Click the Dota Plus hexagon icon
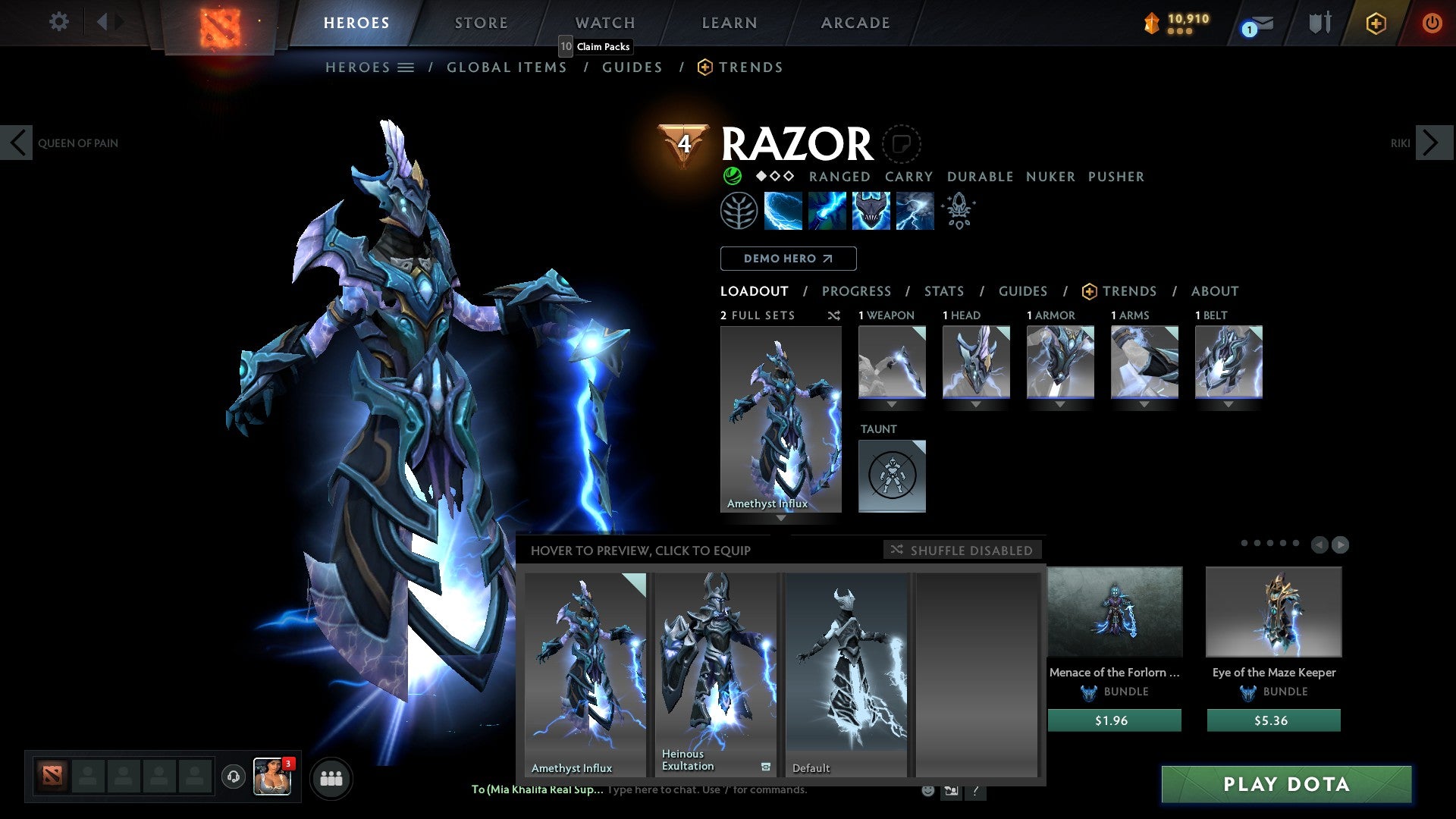The width and height of the screenshot is (1456, 819). tap(1376, 24)
